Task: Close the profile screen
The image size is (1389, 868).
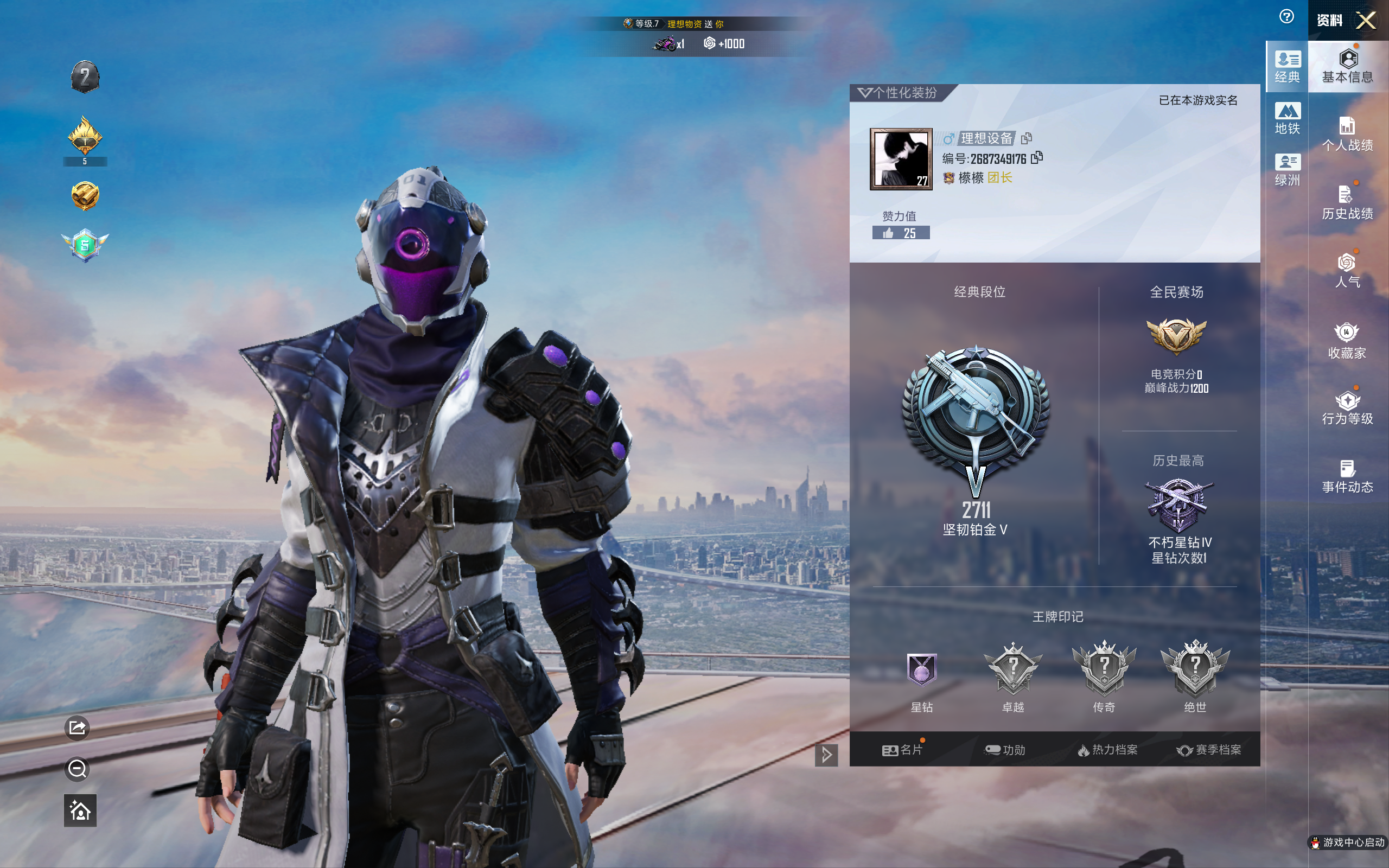Action: coord(1366,21)
